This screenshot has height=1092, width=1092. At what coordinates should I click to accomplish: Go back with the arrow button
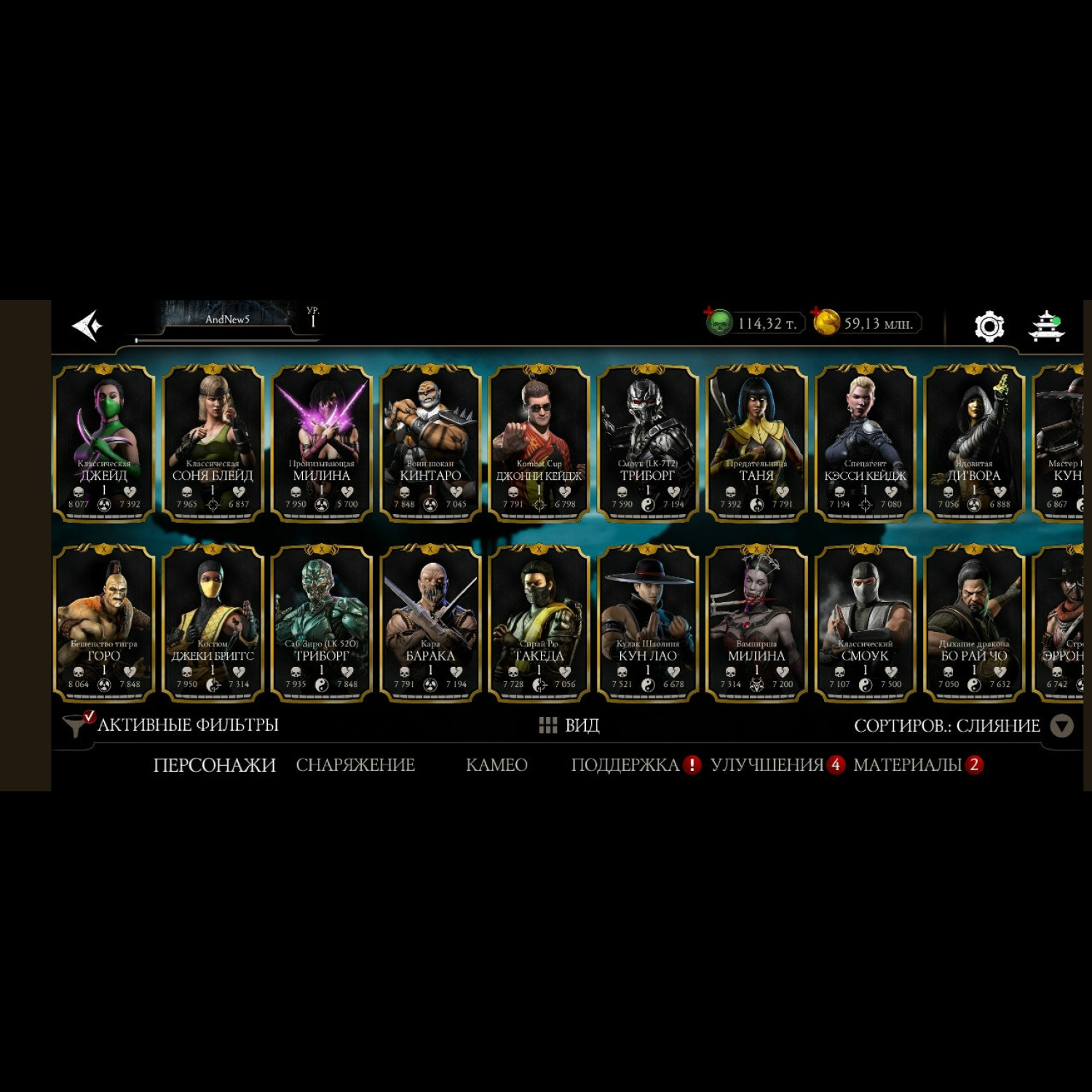(88, 325)
